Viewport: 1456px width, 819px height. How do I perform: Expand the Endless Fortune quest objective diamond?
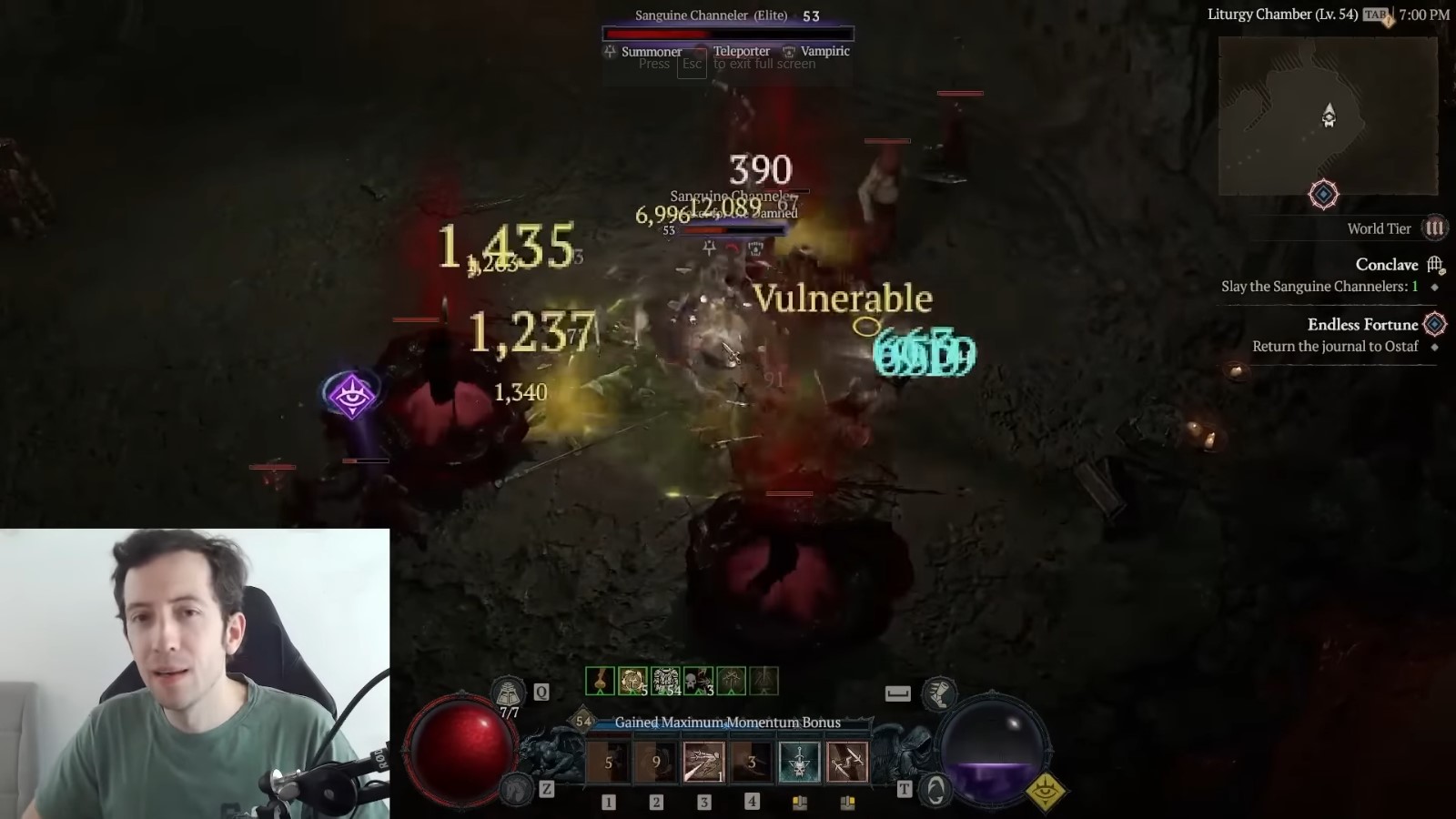point(1436,325)
